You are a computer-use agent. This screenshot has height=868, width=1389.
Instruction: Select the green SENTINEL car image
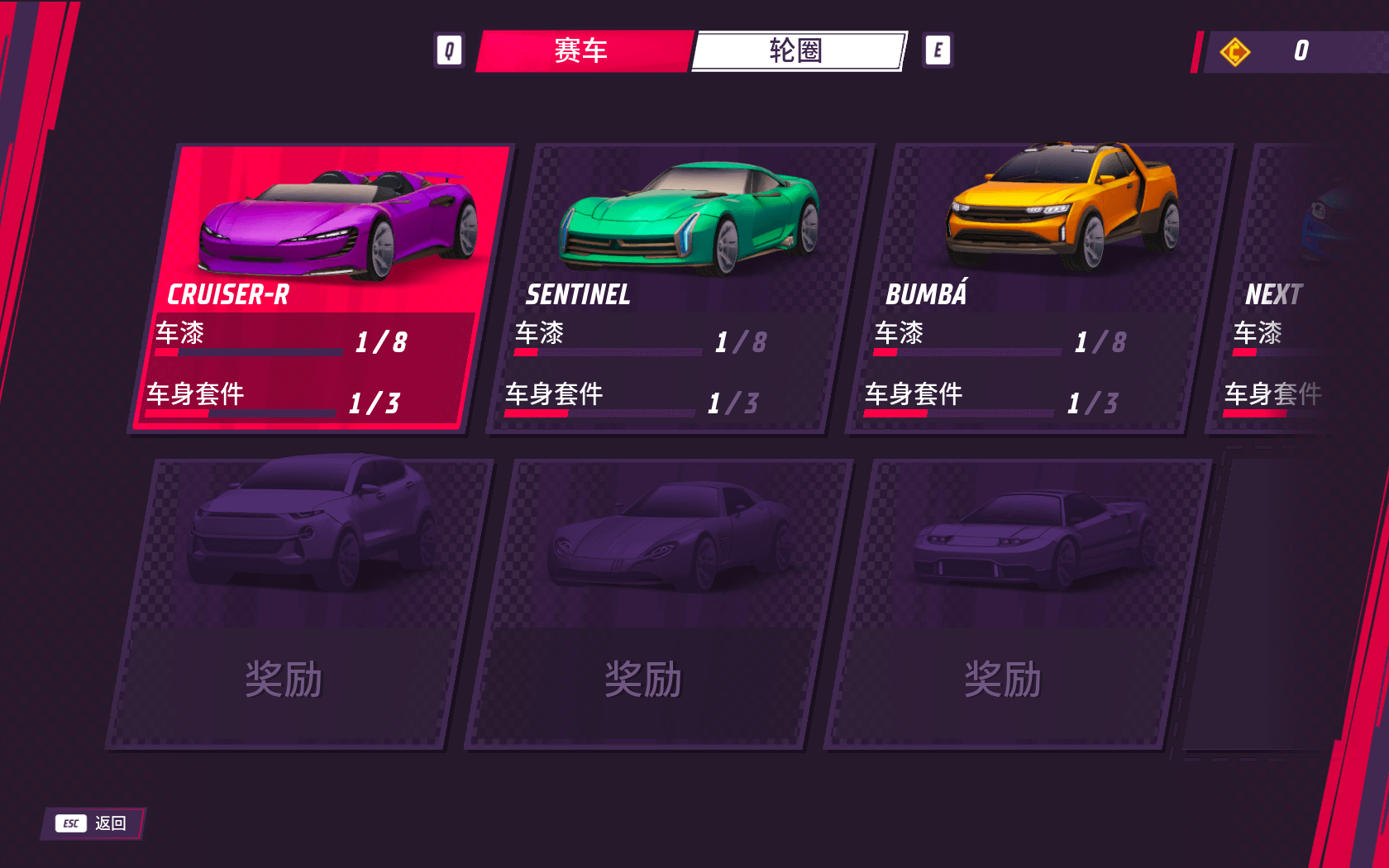[x=686, y=215]
